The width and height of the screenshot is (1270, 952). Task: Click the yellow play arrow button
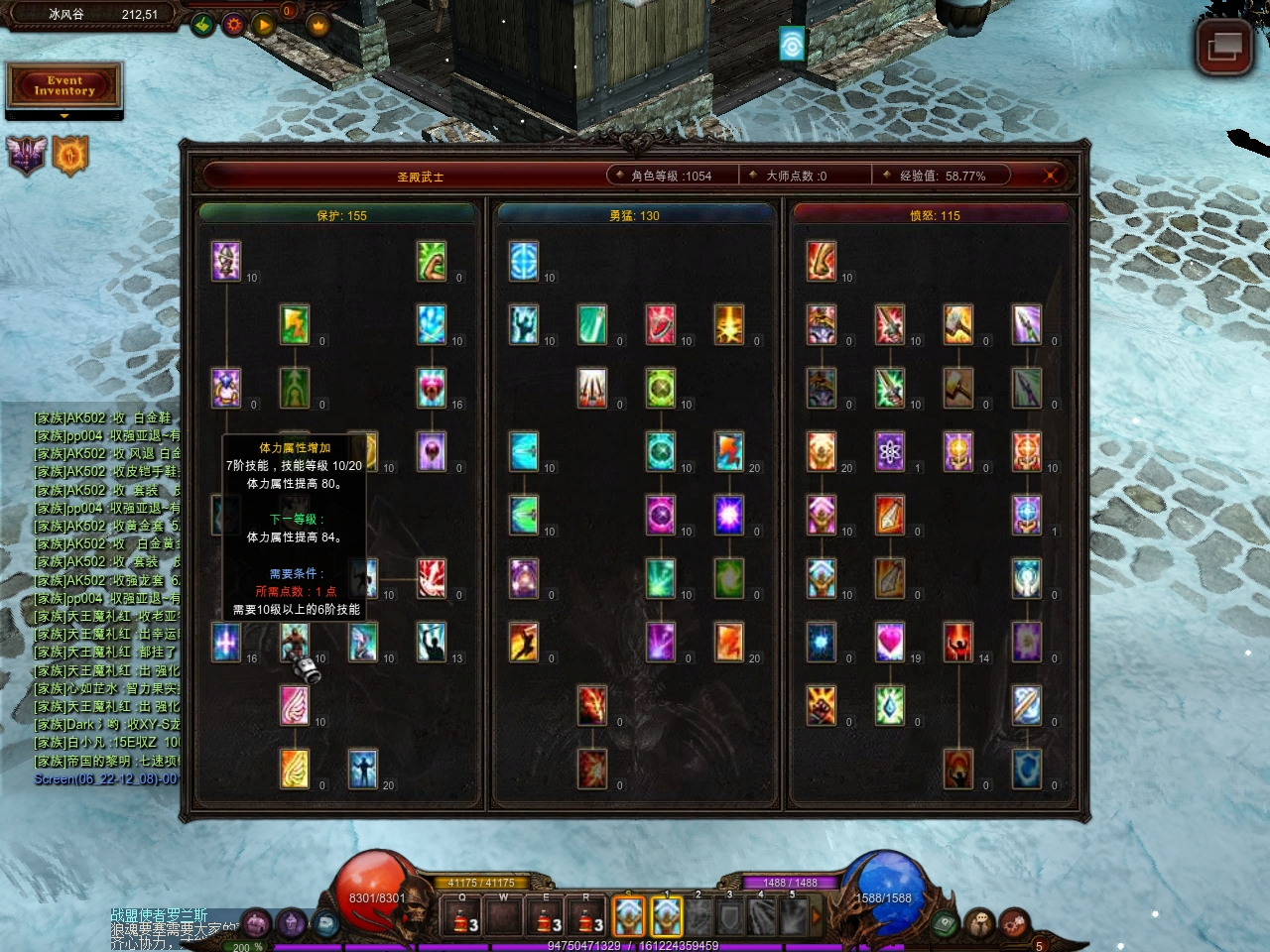pos(263,25)
